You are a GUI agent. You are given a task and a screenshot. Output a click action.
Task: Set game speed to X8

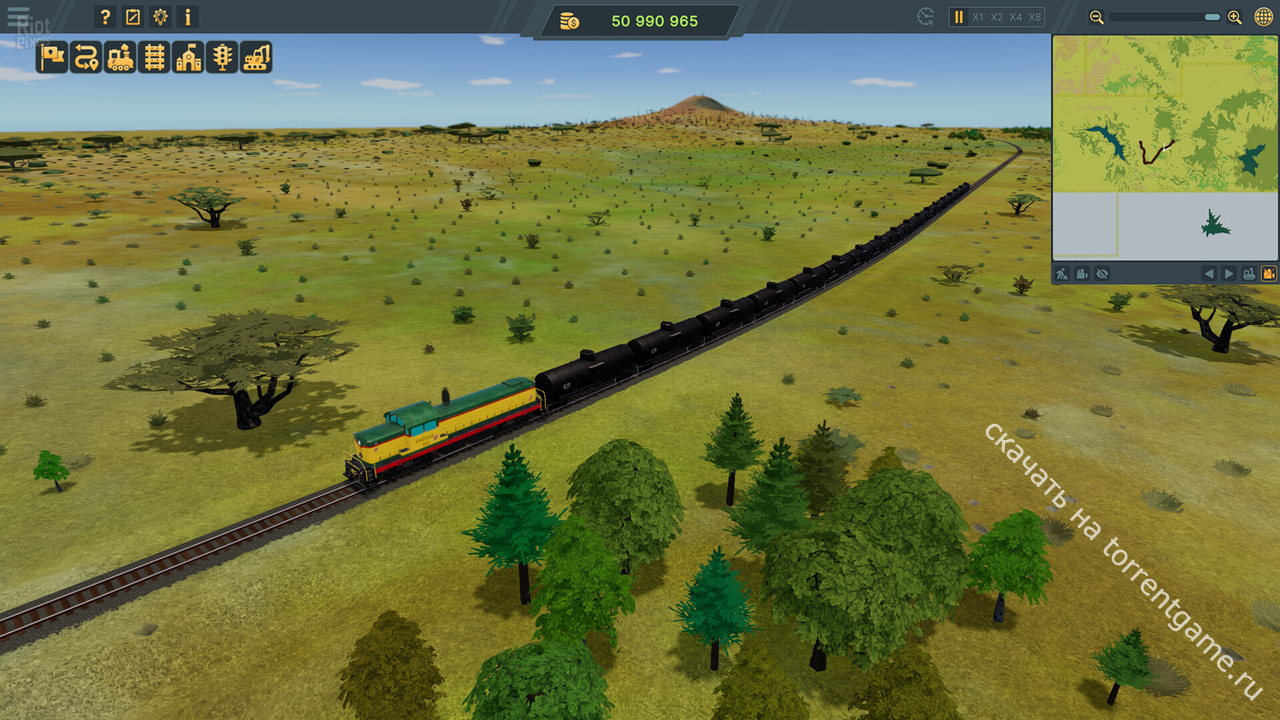[x=1035, y=17]
